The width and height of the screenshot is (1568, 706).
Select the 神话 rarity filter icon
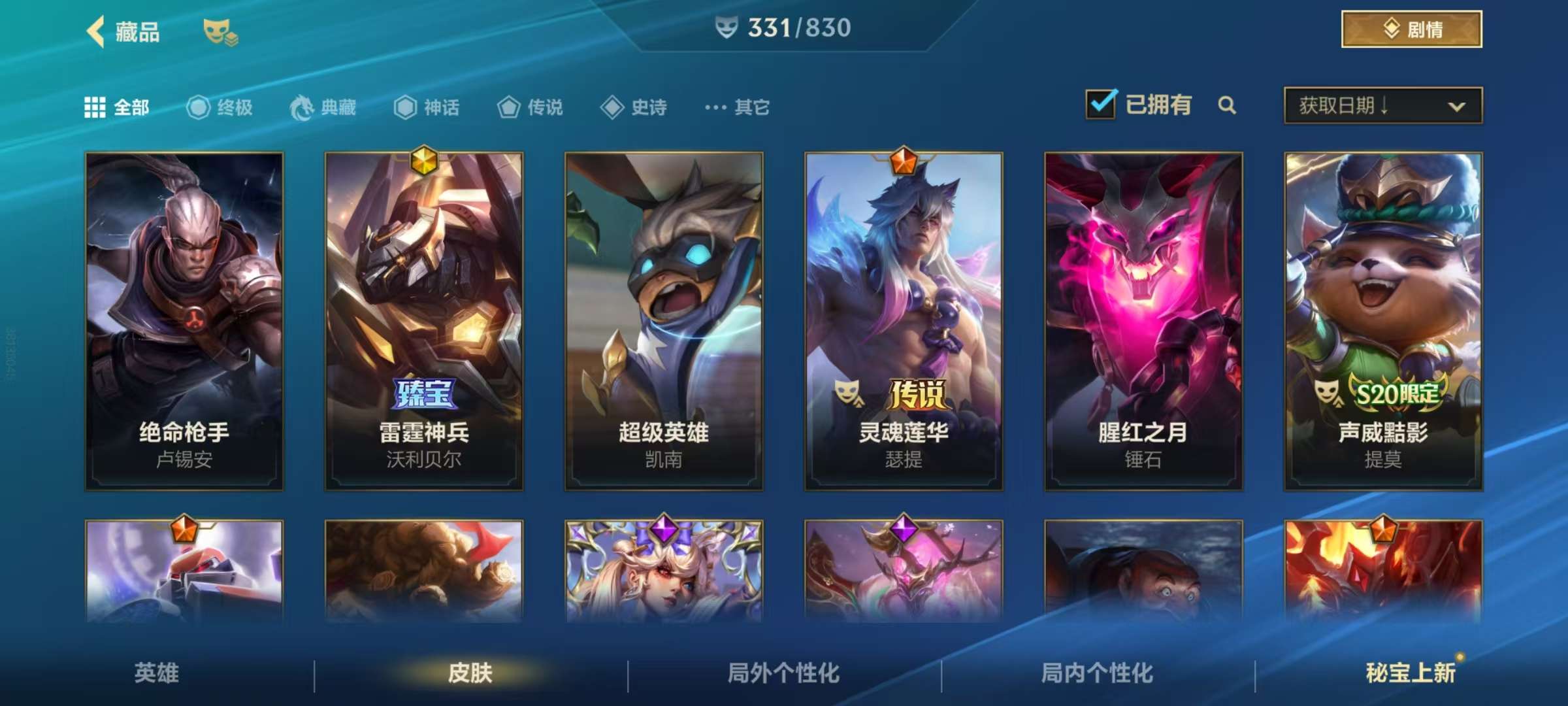click(x=406, y=108)
